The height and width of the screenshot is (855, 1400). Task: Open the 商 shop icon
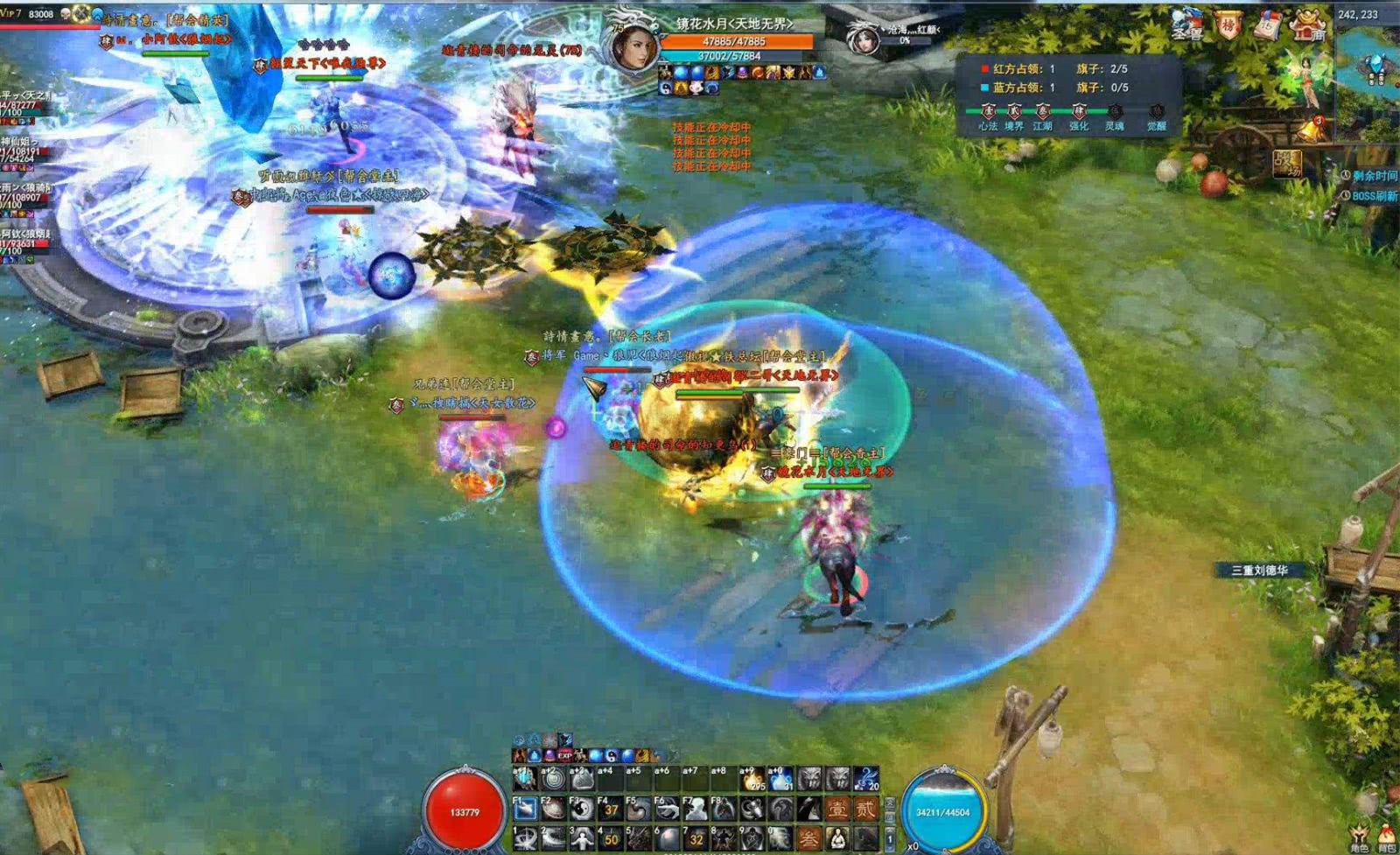pyautogui.click(x=1309, y=26)
